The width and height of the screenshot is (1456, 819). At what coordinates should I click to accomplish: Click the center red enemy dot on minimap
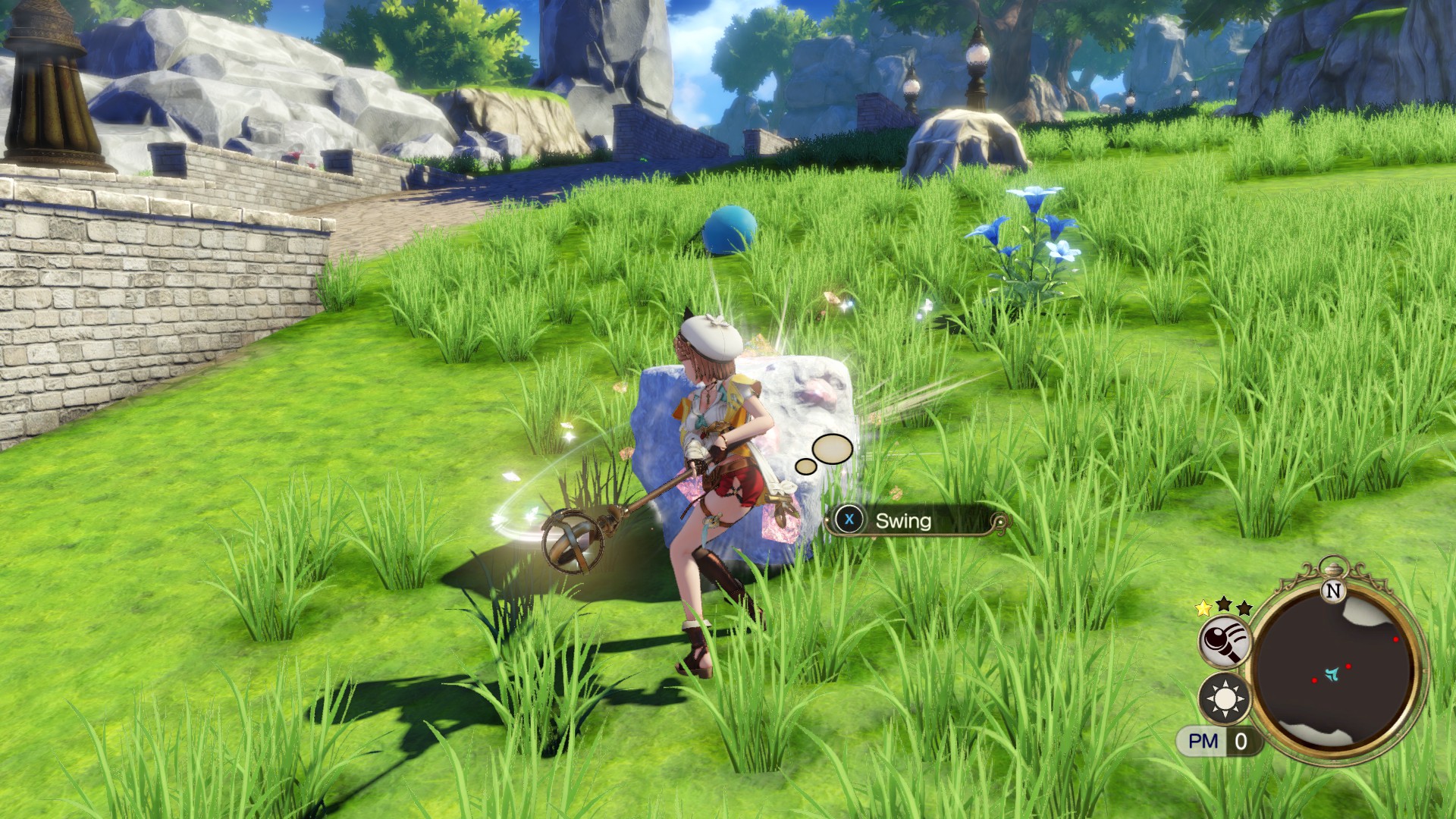click(1348, 666)
